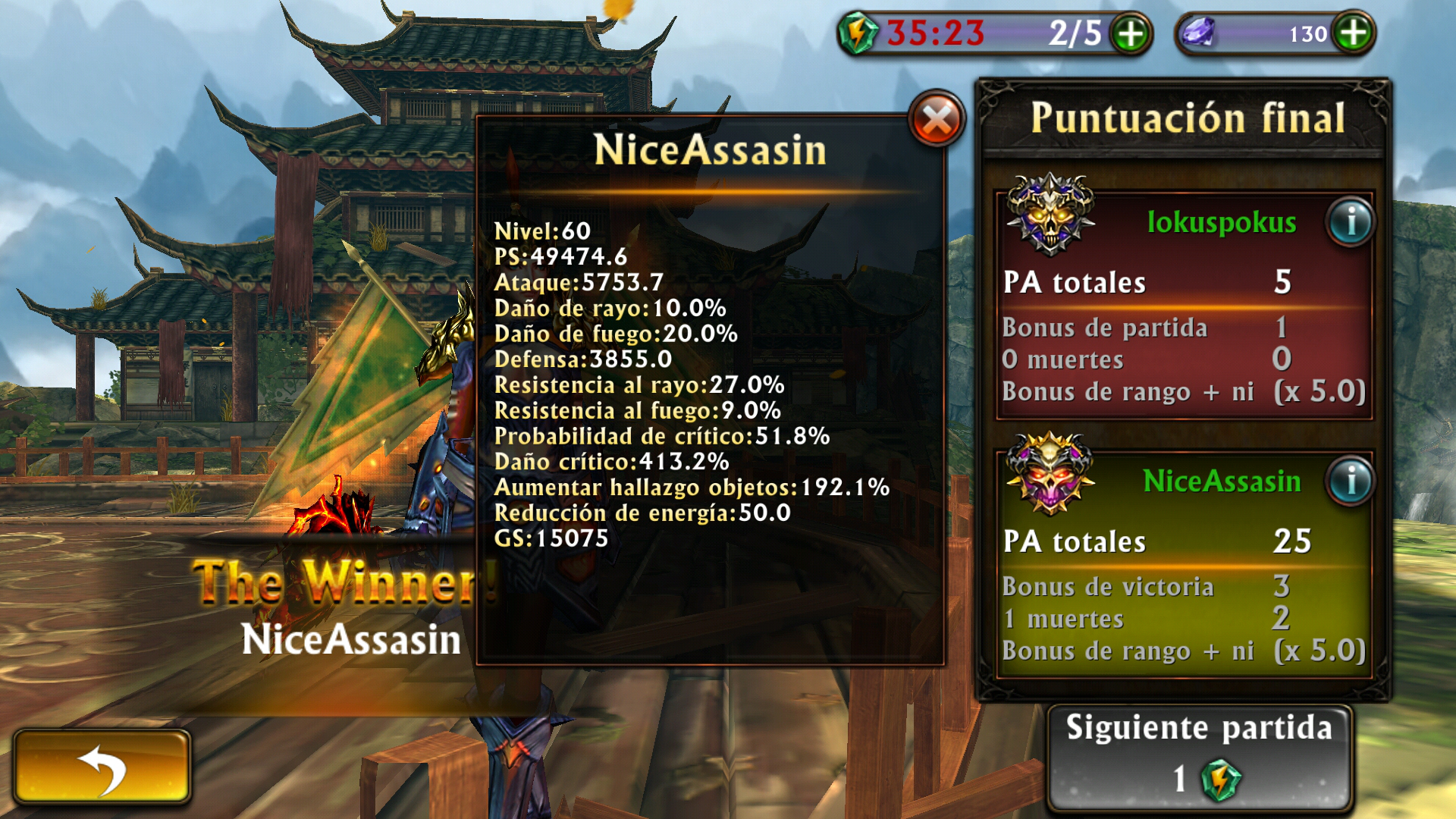The width and height of the screenshot is (1456, 819).
Task: Add more energy with the plus button
Action: coord(1130,34)
